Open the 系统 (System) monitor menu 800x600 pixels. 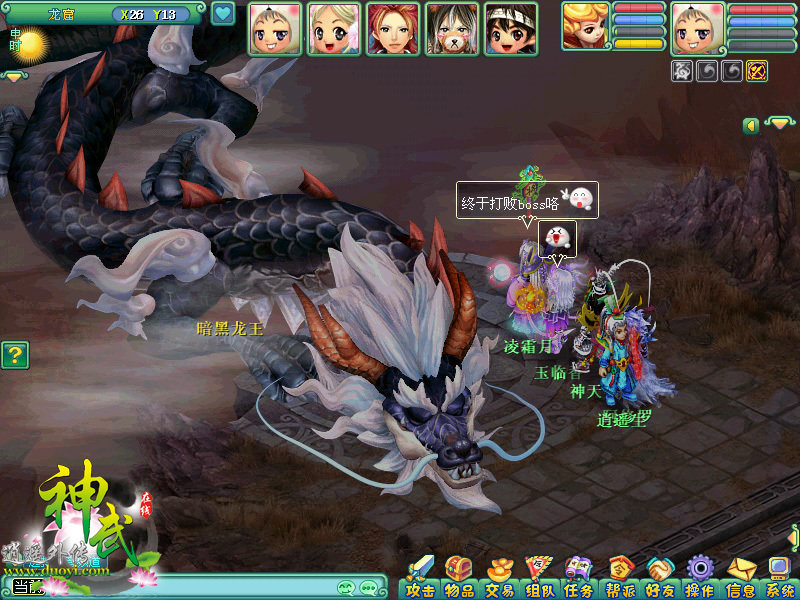click(779, 578)
